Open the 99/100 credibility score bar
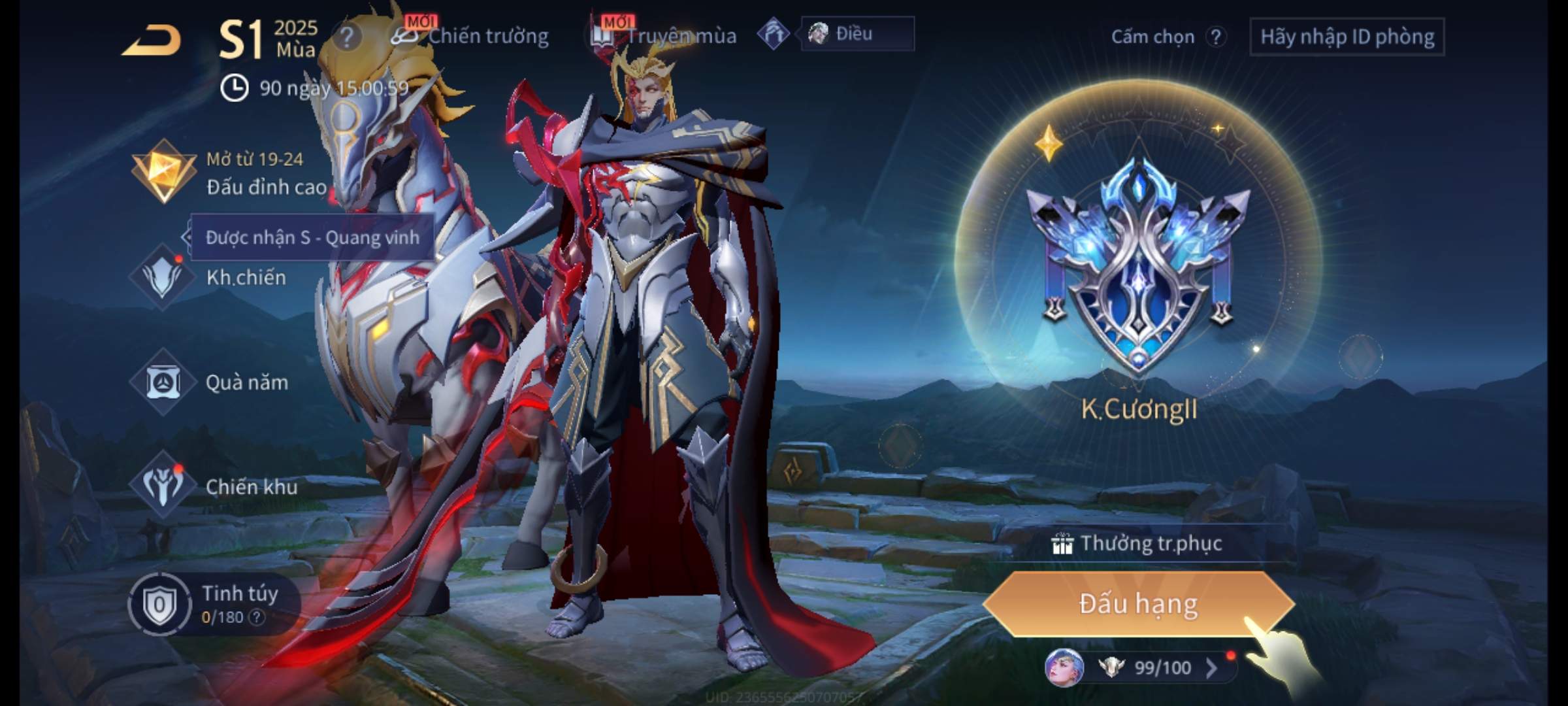Viewport: 1568px width, 706px height. coord(1150,667)
